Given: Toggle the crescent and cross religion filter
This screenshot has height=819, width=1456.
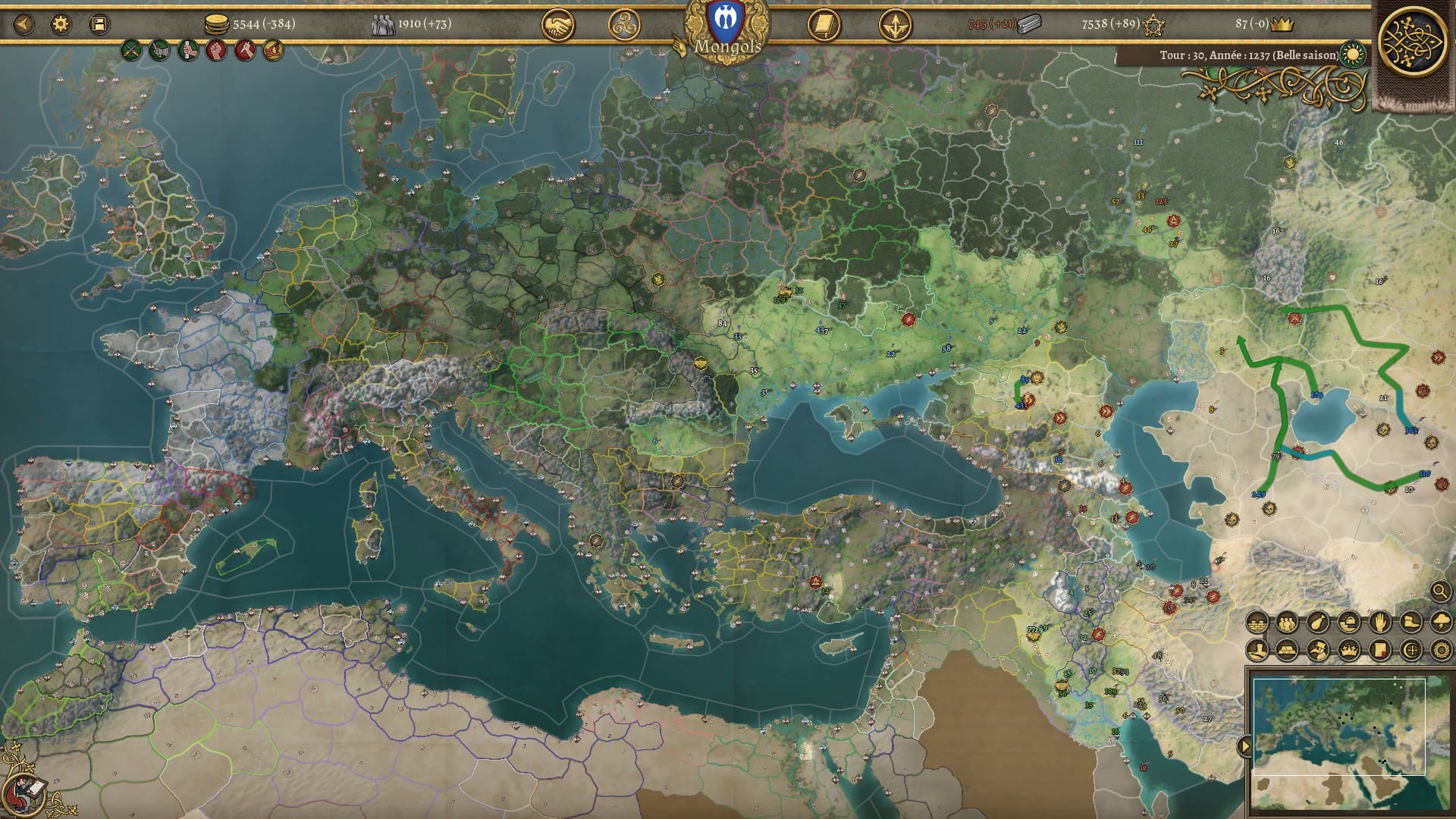Looking at the screenshot, I should [1410, 651].
